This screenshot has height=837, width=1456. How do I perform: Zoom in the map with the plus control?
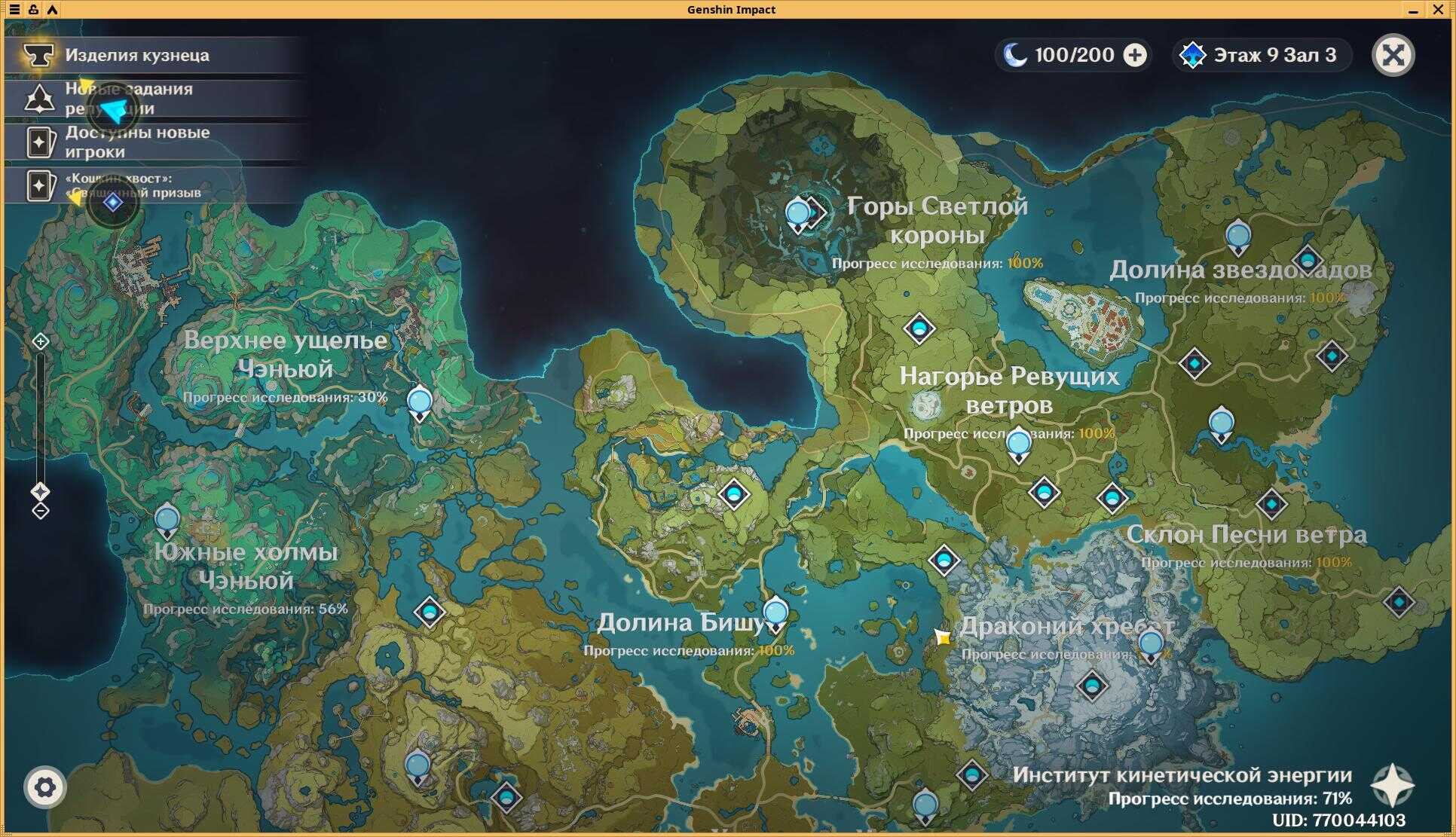point(41,341)
